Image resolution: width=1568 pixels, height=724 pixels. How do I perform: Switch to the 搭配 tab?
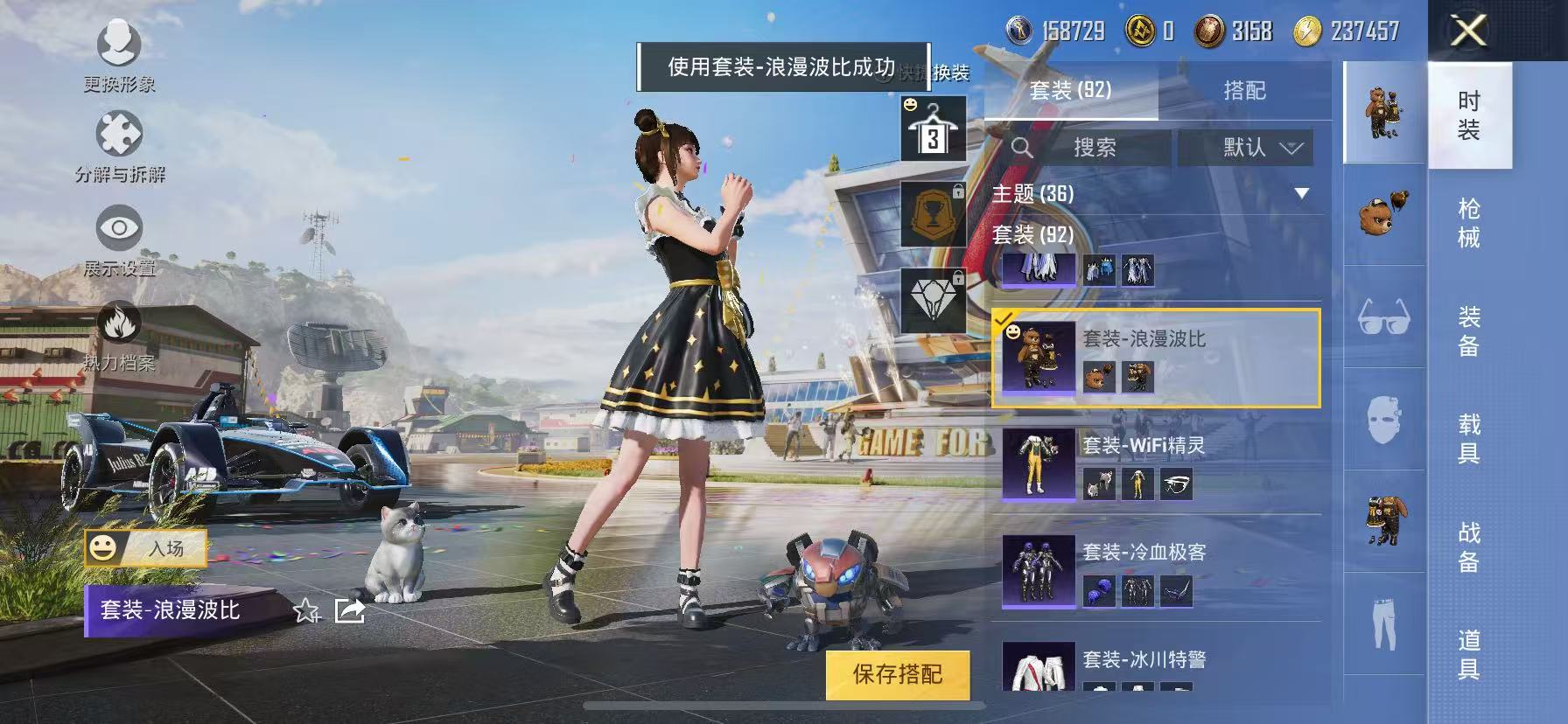[1246, 90]
